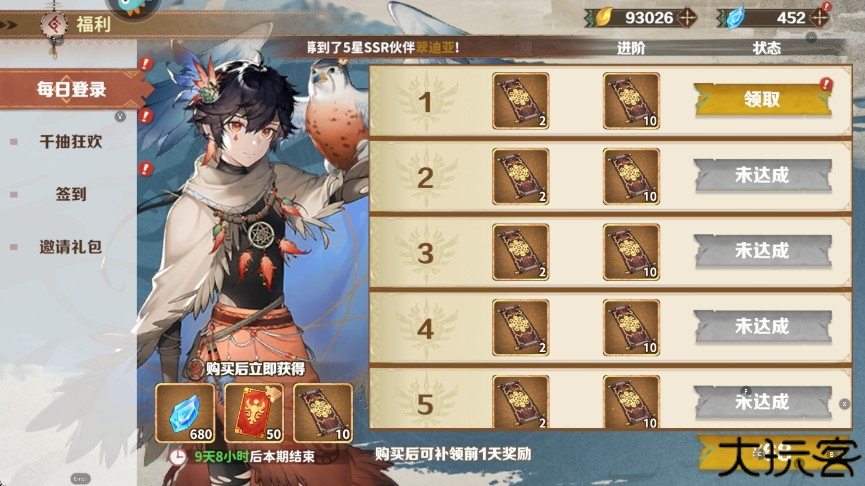Click the day 5 未达成 status button
This screenshot has height=486, width=865.
click(762, 402)
